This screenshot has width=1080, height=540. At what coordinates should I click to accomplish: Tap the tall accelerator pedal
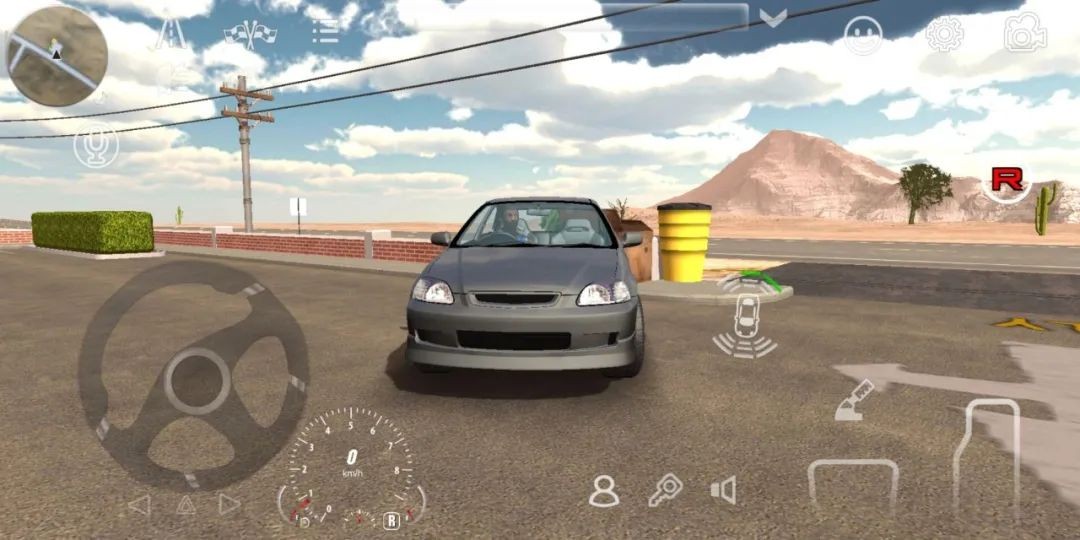pos(986,455)
